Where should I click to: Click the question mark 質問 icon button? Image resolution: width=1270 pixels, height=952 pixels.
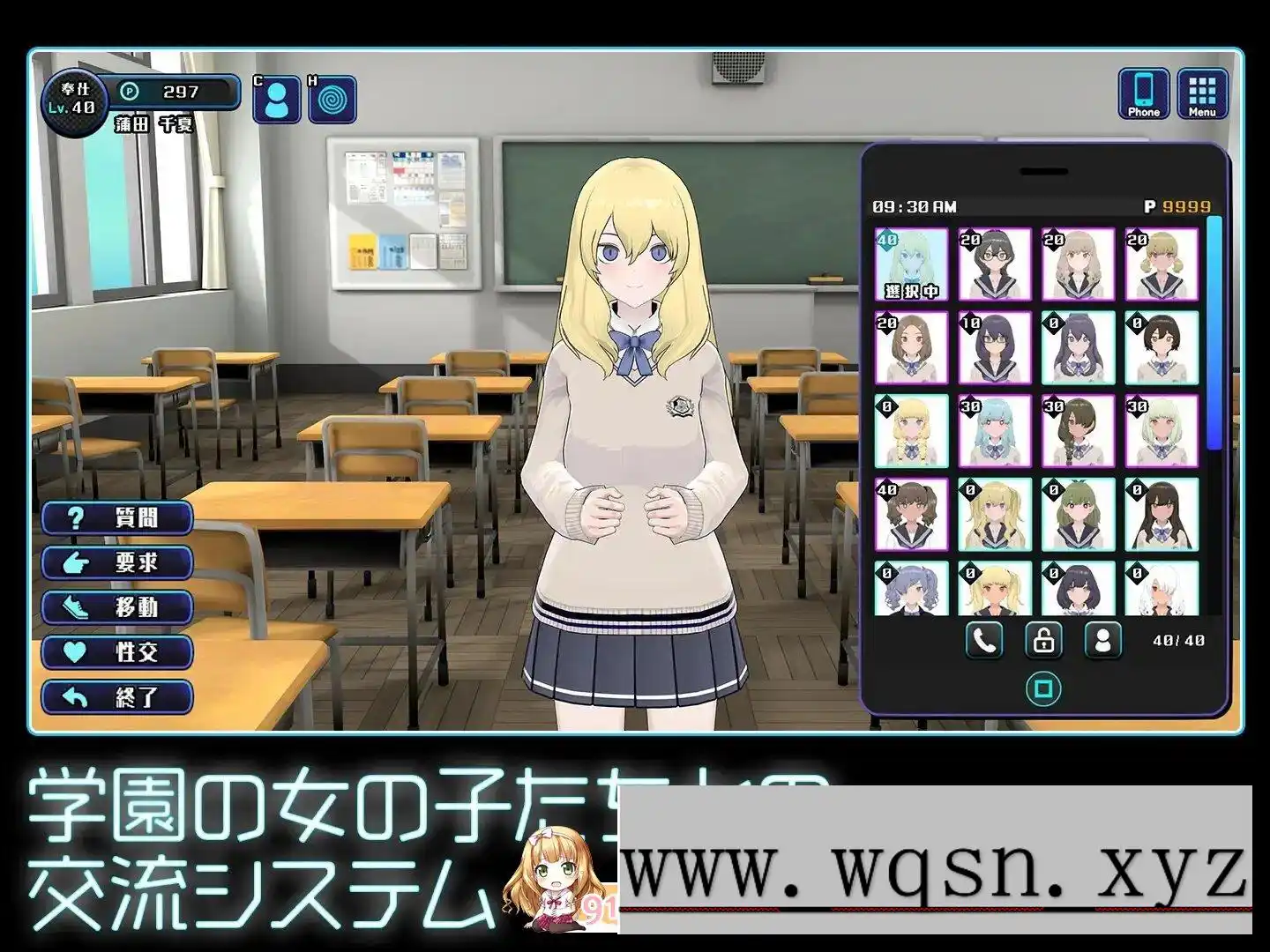[117, 518]
